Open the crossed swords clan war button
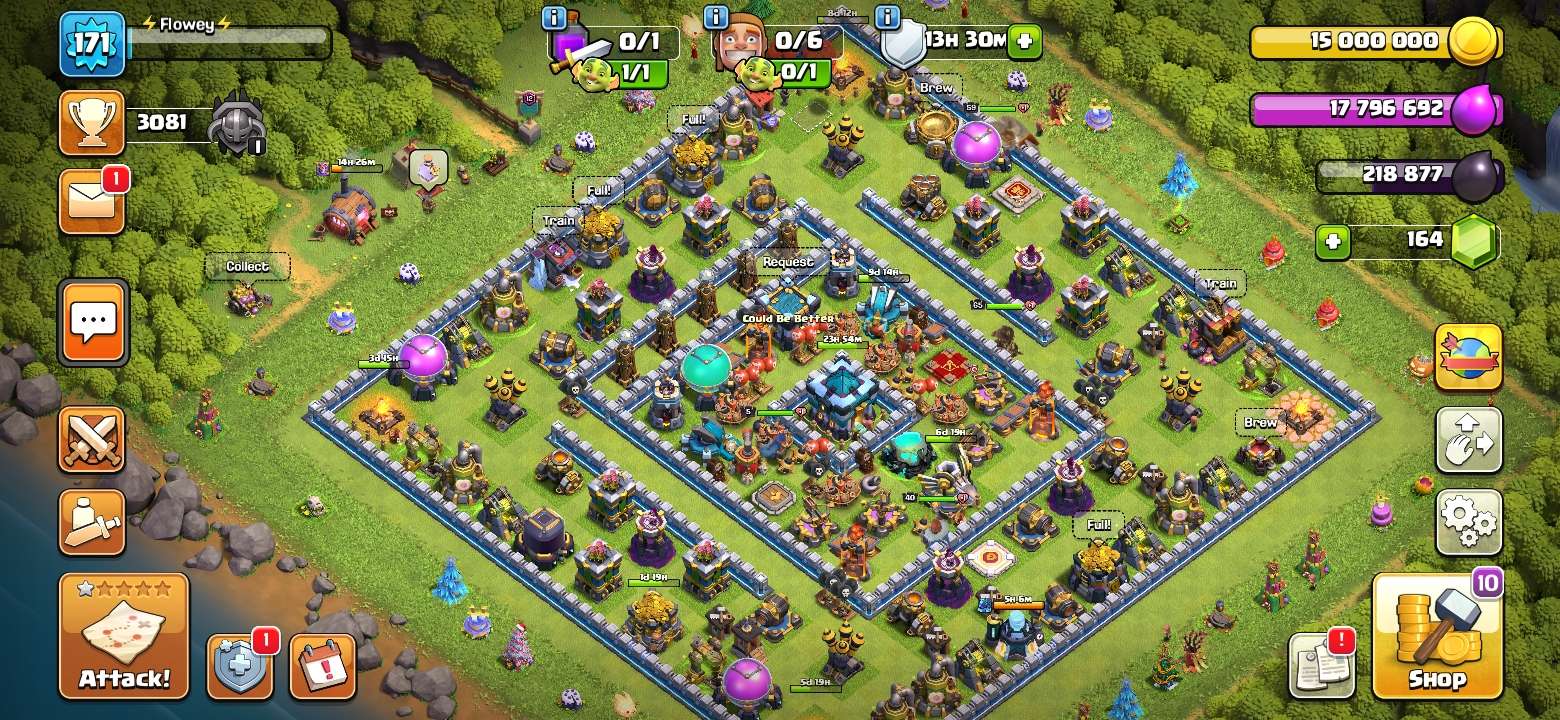Image resolution: width=1560 pixels, height=720 pixels. coord(92,439)
